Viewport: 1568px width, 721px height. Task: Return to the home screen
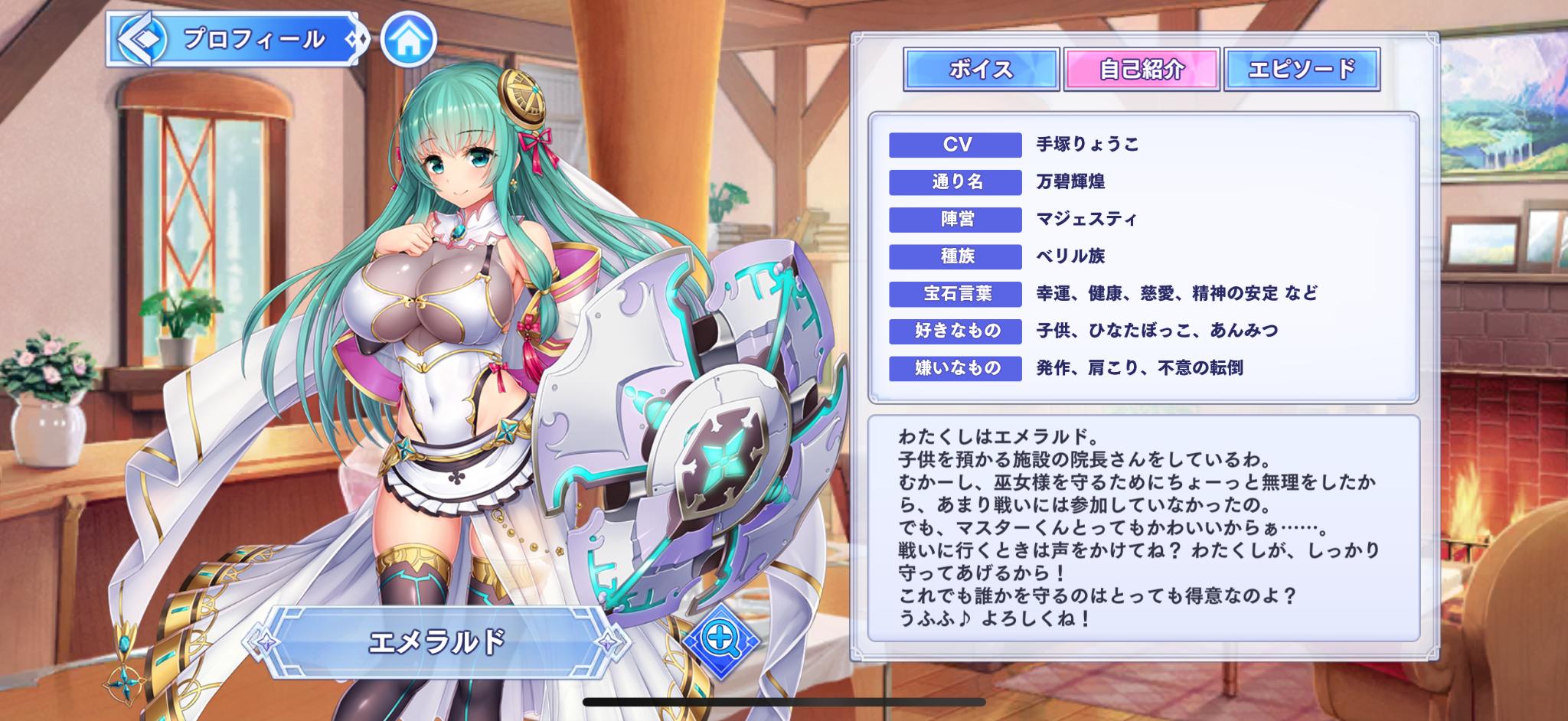coord(408,40)
